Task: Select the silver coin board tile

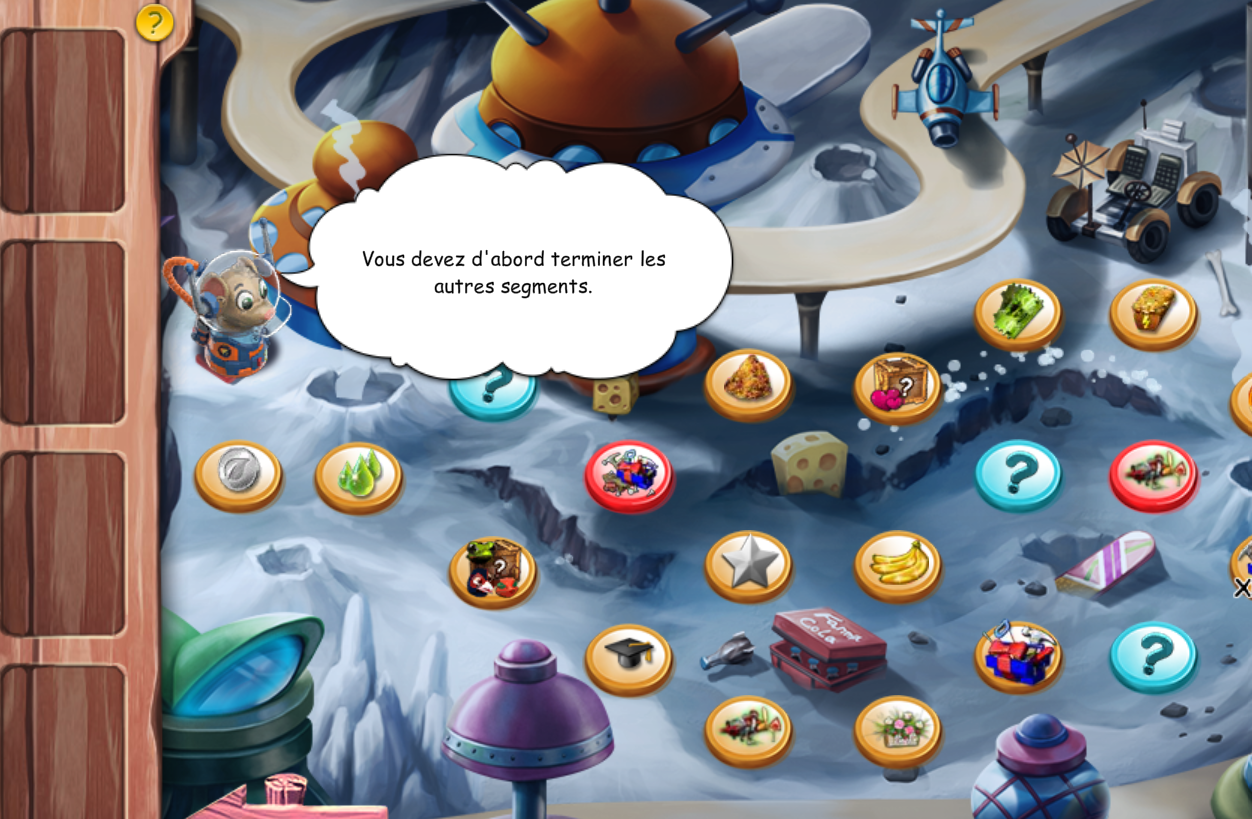Action: (x=238, y=474)
